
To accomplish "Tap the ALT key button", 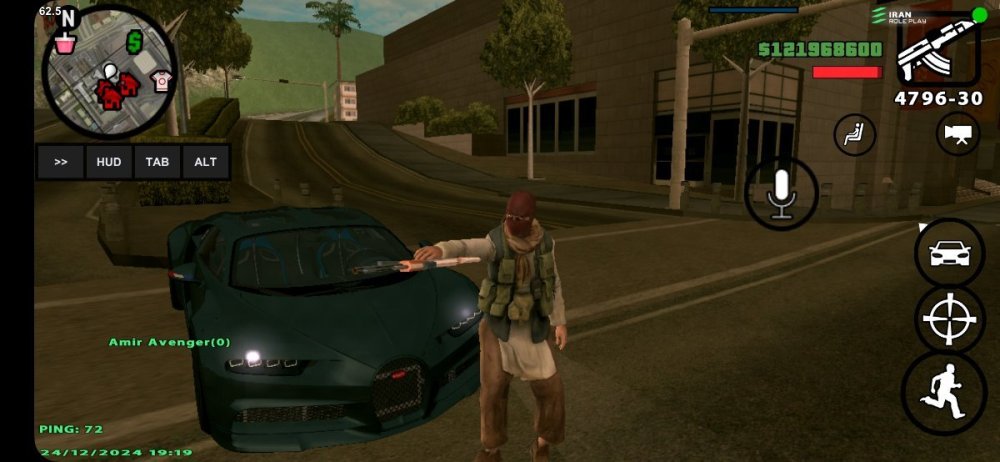I will (205, 162).
